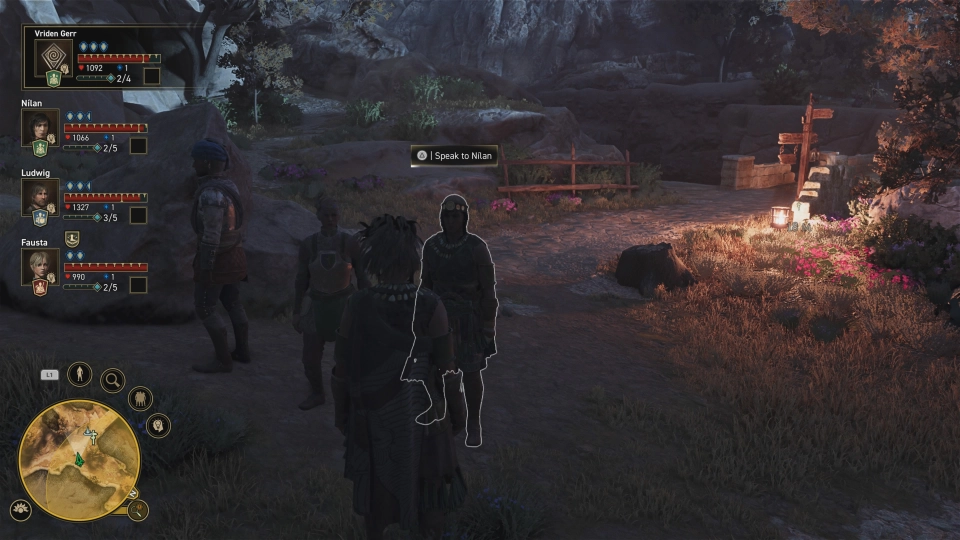Click the lotus flower icon beside minimap
960x540 pixels.
(x=20, y=508)
